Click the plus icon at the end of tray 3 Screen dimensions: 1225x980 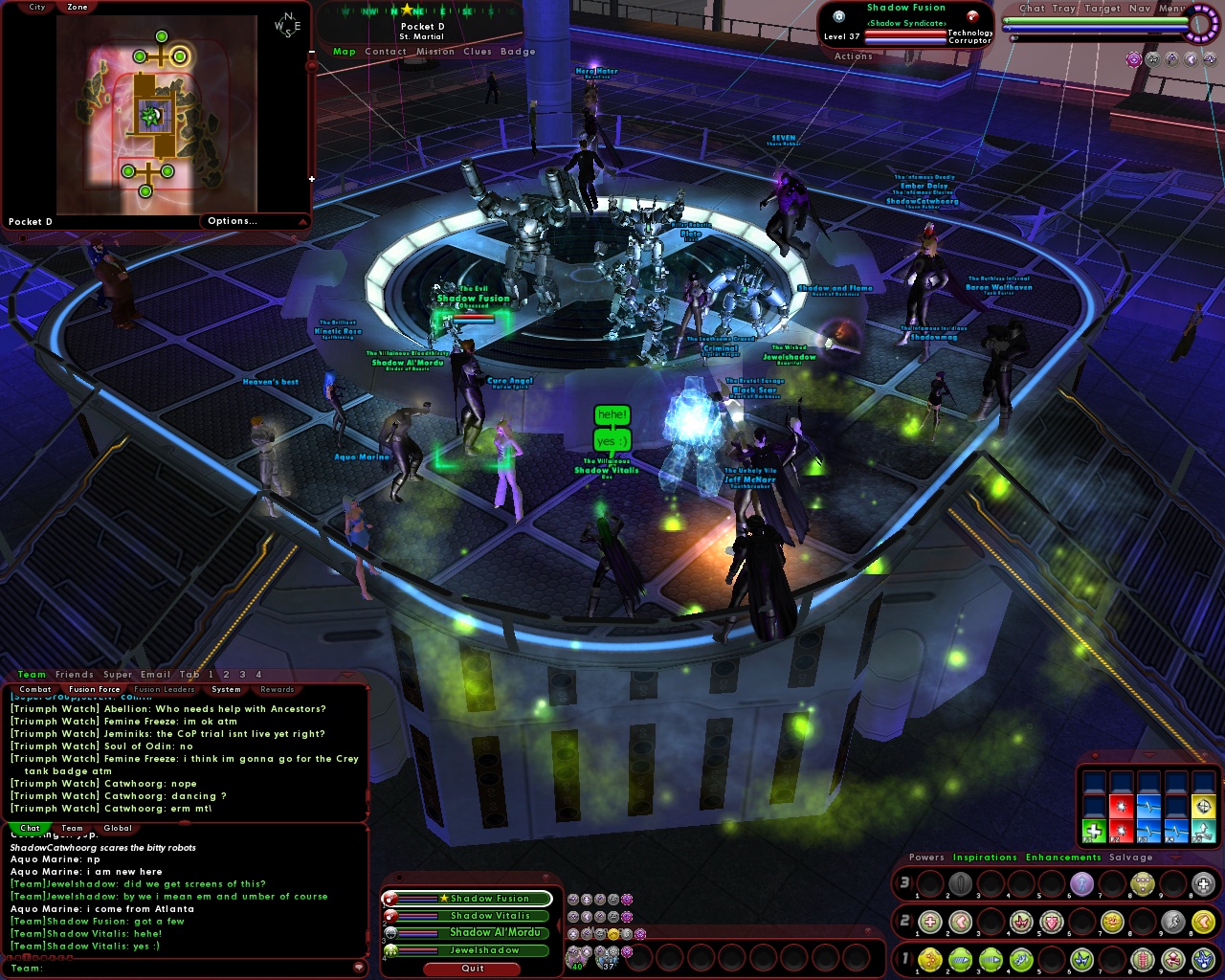1202,883
